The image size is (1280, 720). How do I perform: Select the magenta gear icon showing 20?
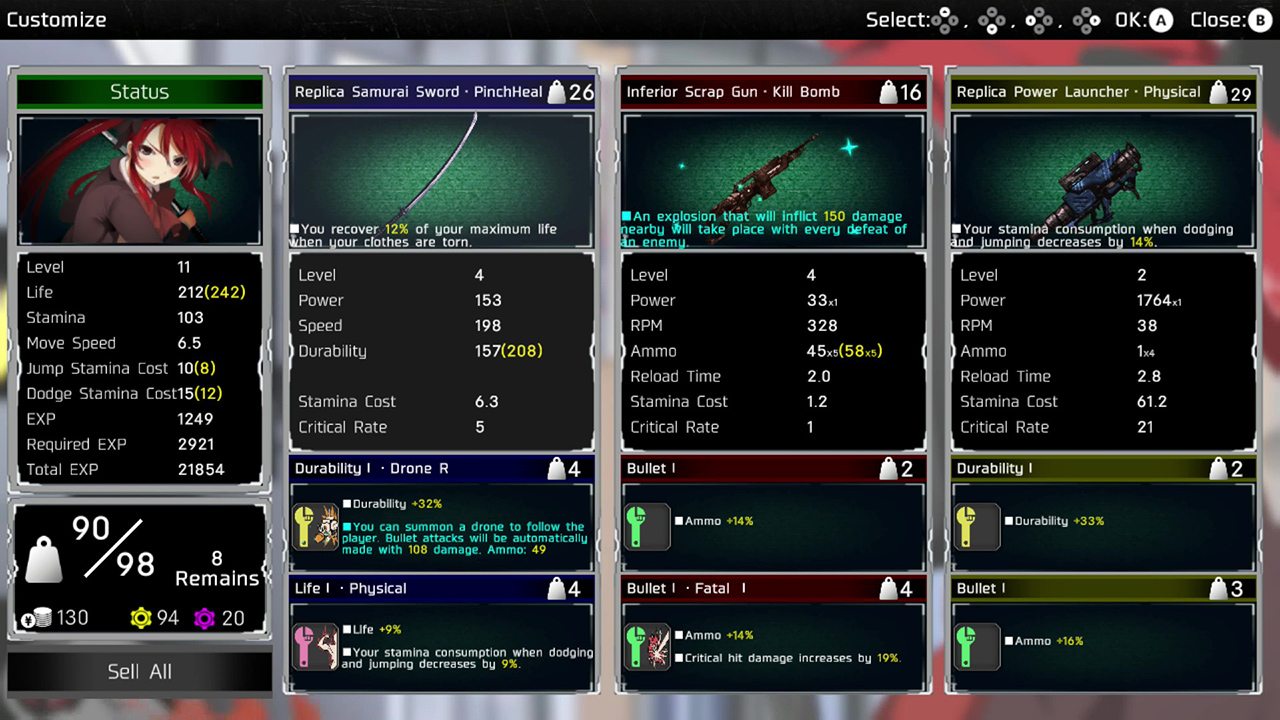[x=206, y=618]
